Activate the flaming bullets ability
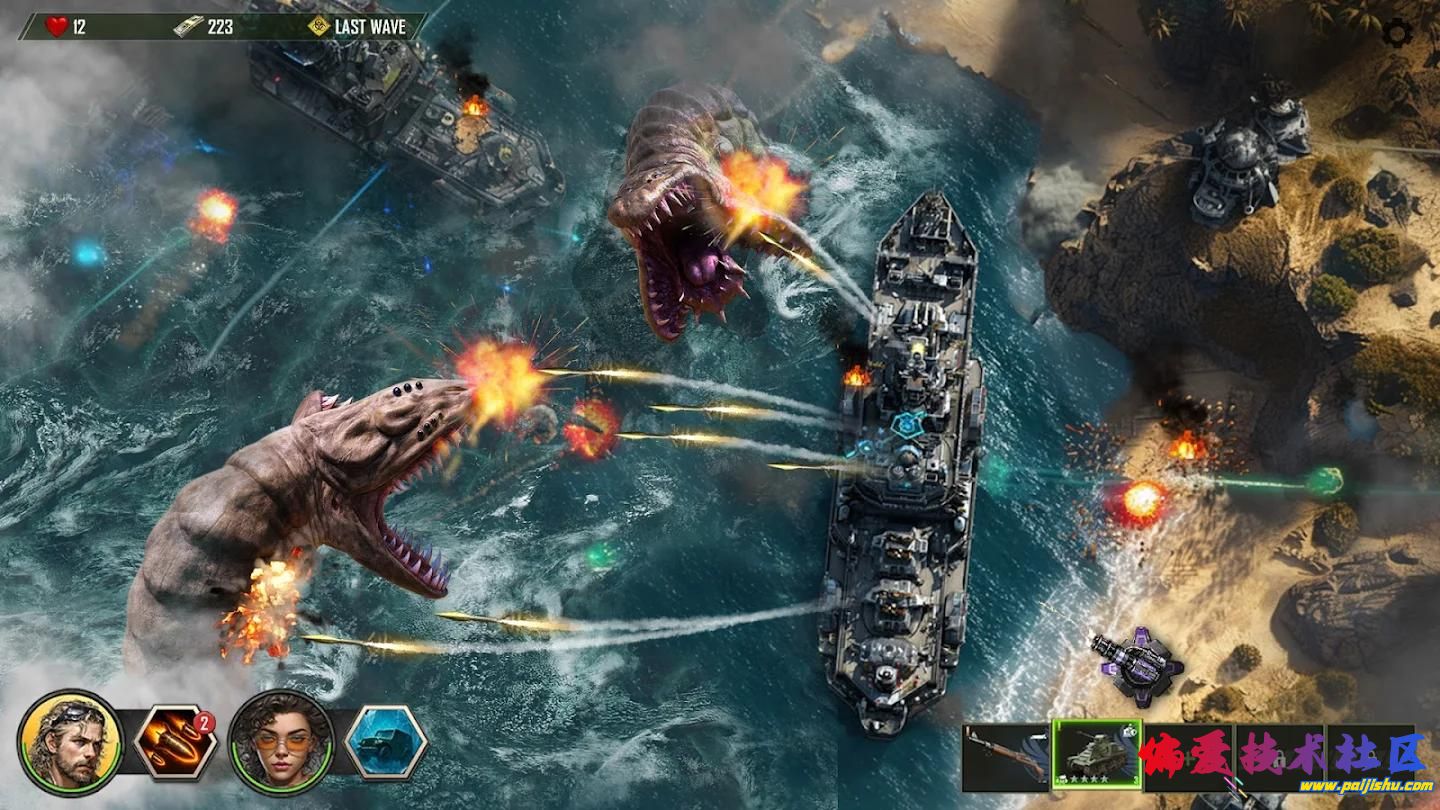 point(175,742)
